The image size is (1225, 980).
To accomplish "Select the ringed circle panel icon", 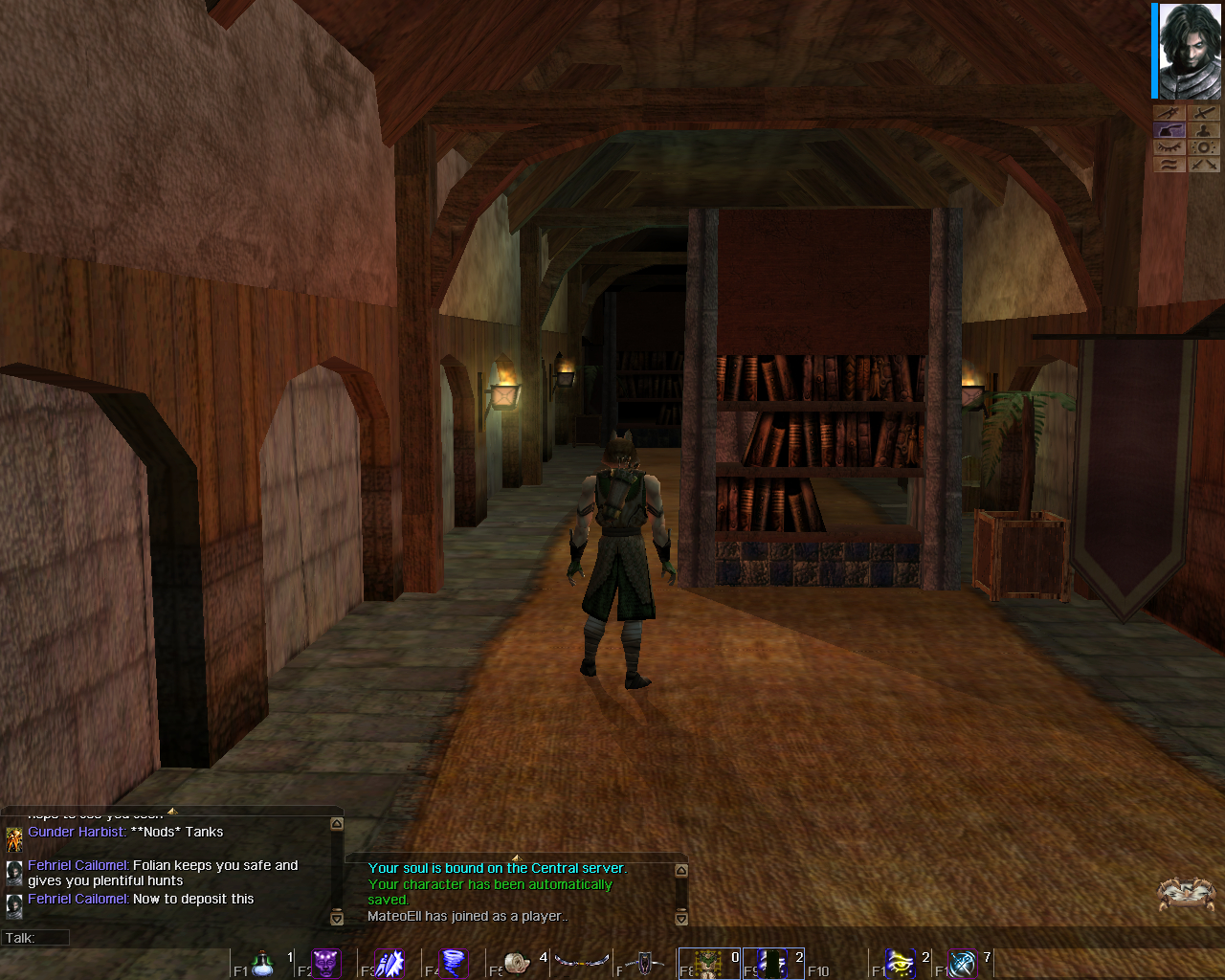I will click(x=1204, y=145).
